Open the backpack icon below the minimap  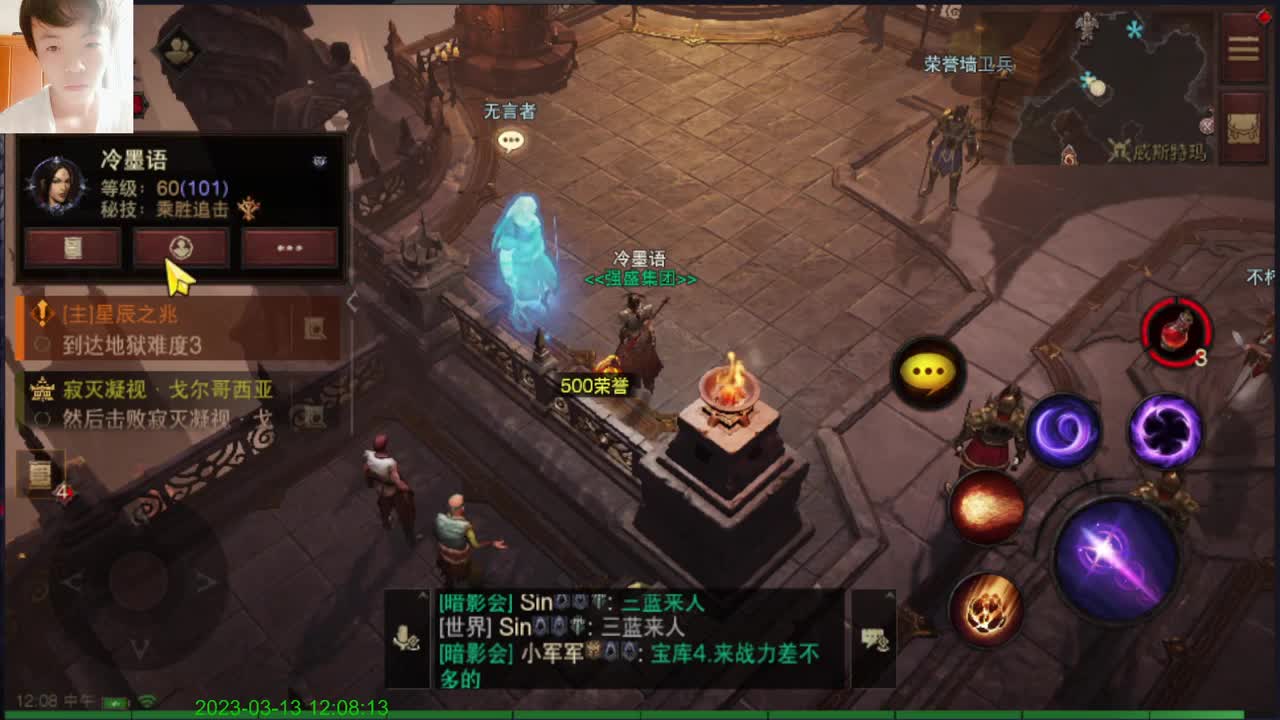[x=1244, y=128]
